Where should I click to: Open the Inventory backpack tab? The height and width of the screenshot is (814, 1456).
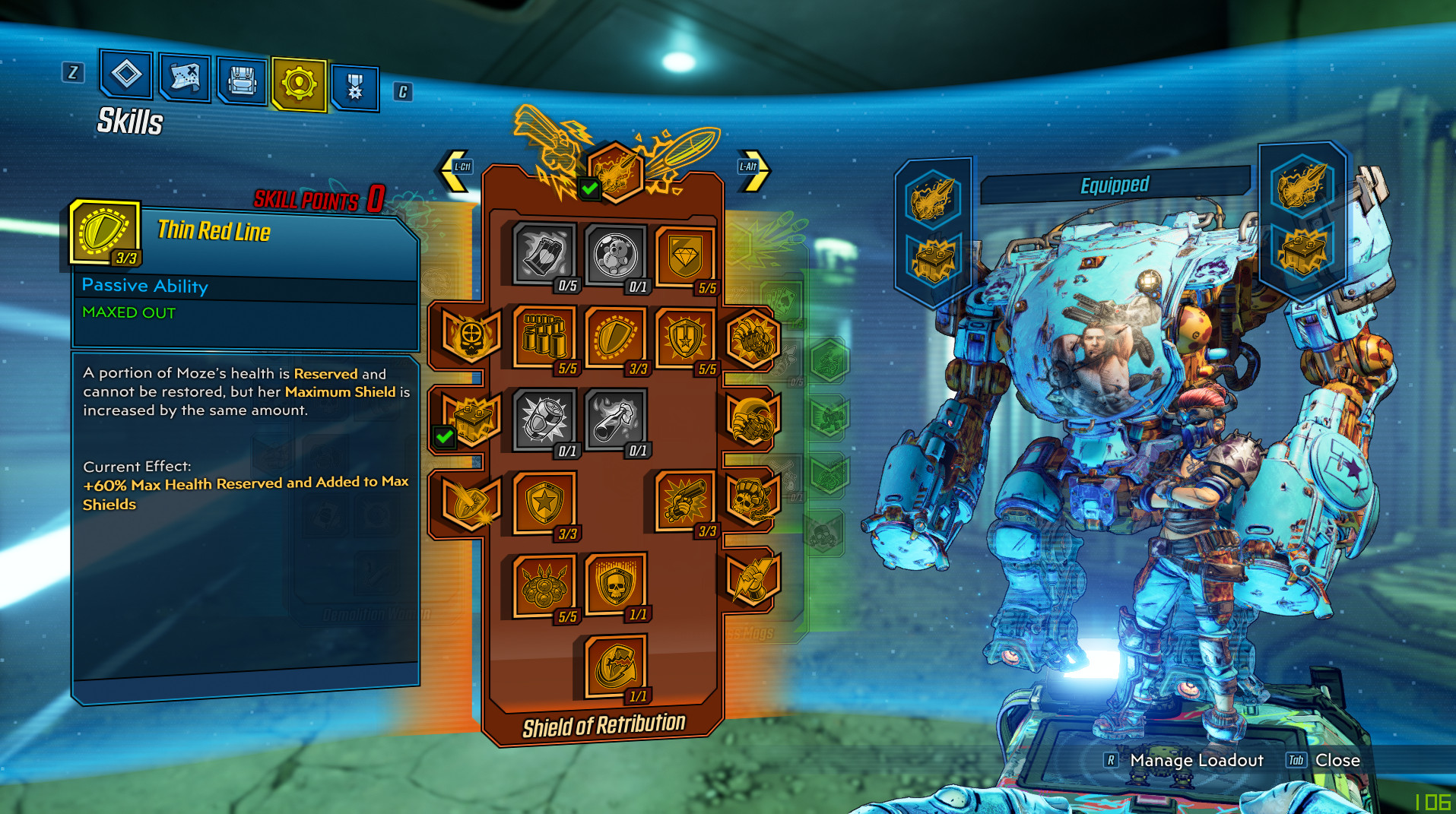(243, 81)
